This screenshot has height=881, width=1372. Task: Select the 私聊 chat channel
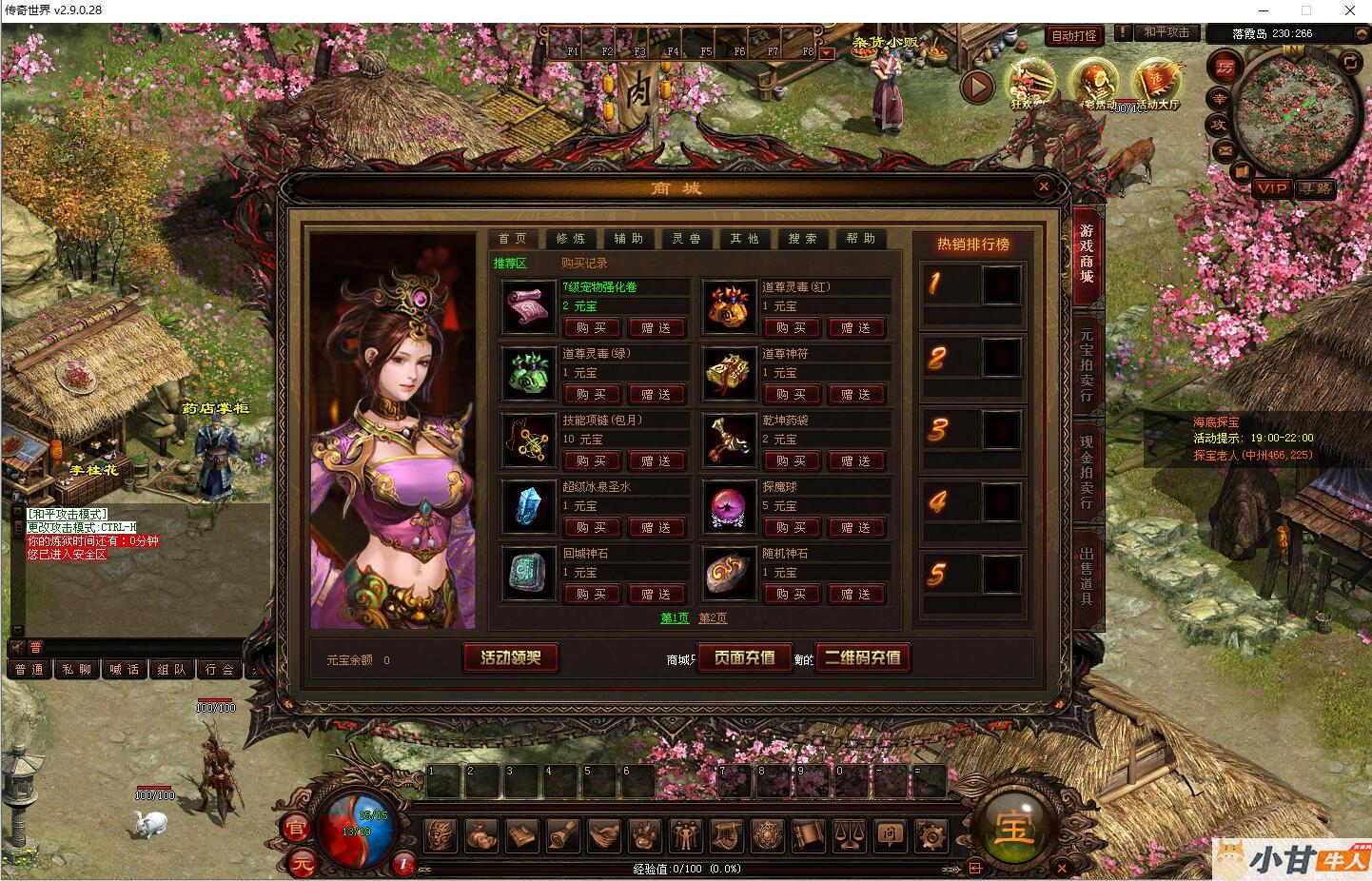(x=77, y=670)
